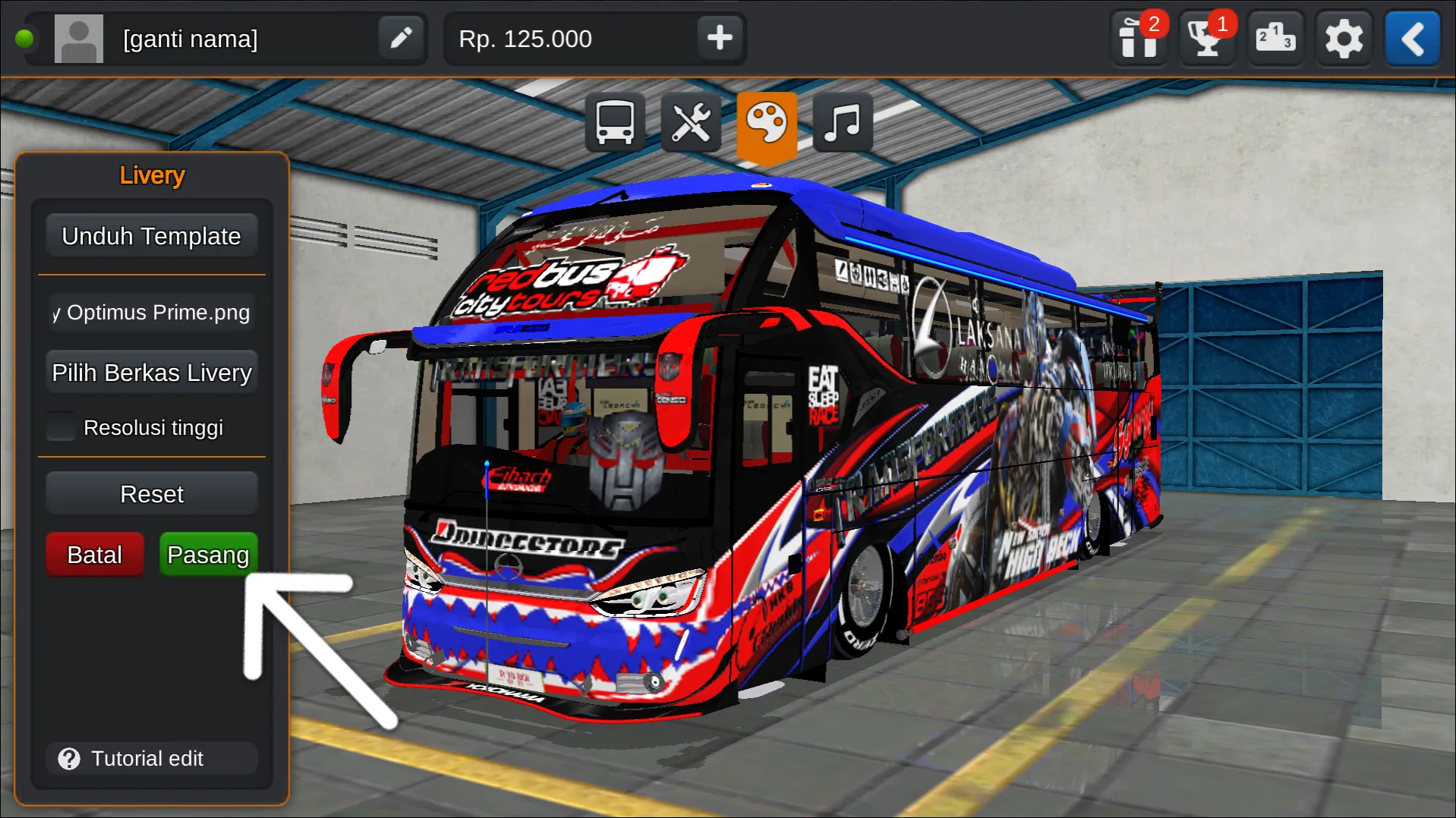View achievements via the trophy icon
This screenshot has width=1456, height=818.
click(x=1207, y=39)
